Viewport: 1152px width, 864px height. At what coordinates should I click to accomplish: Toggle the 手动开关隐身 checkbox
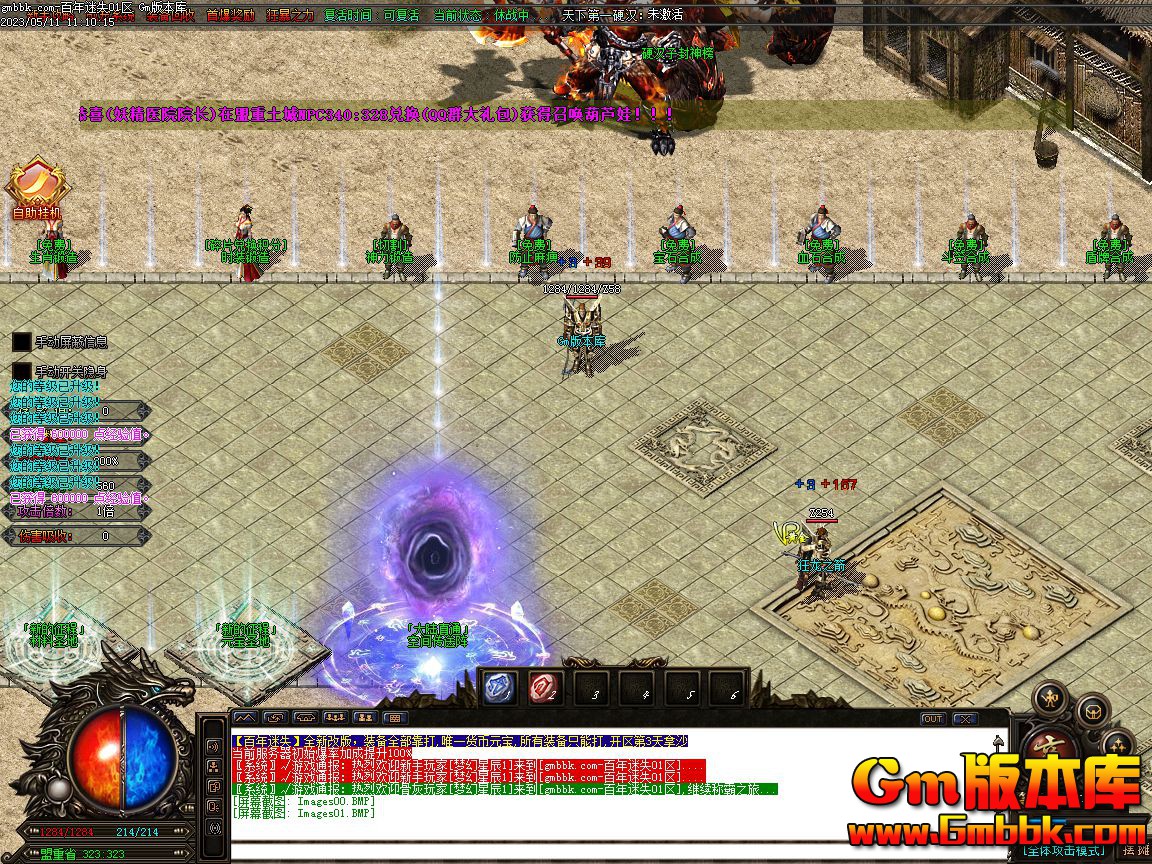tap(22, 372)
